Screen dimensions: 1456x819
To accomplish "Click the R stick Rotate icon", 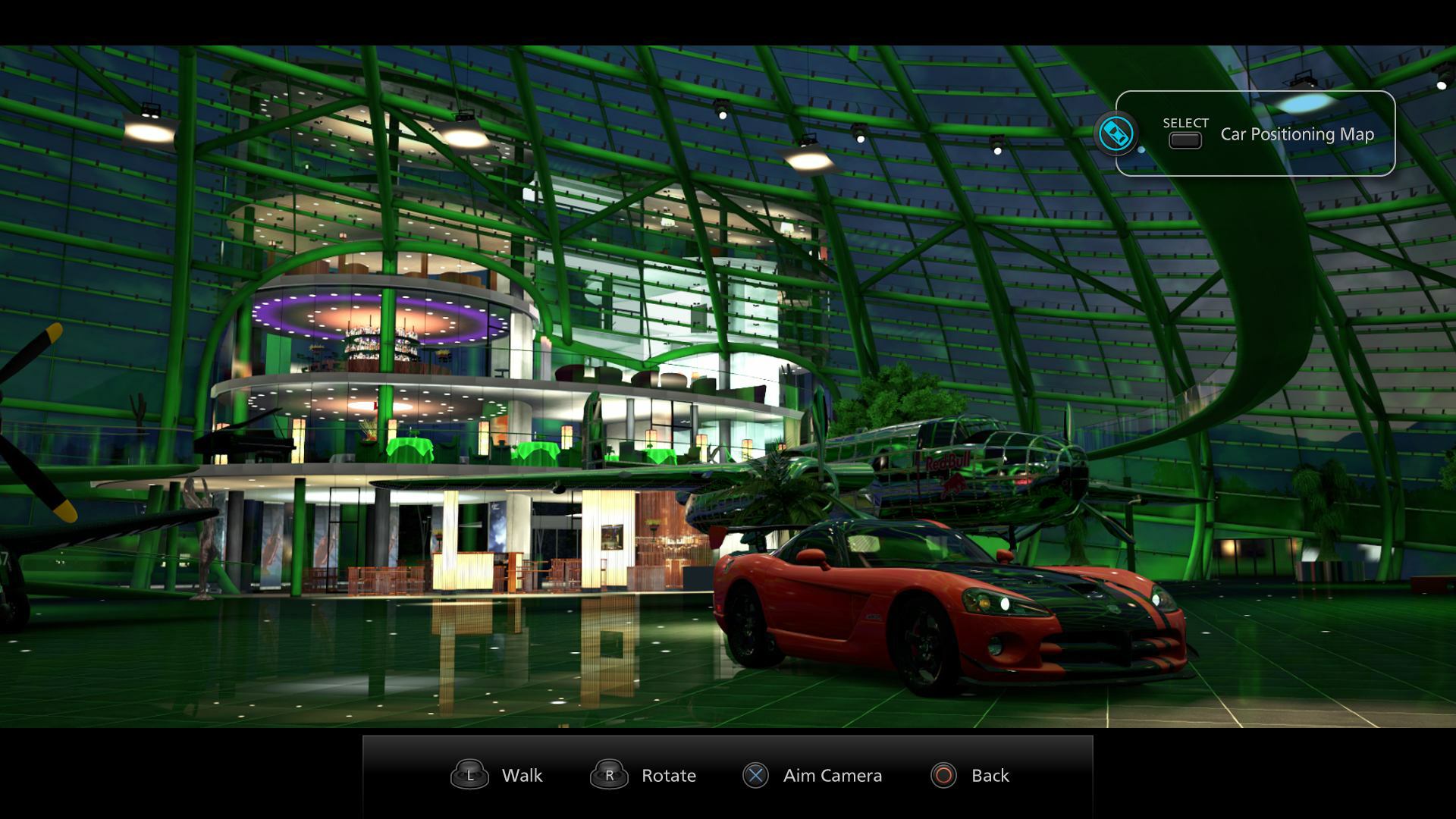I will pos(609,775).
